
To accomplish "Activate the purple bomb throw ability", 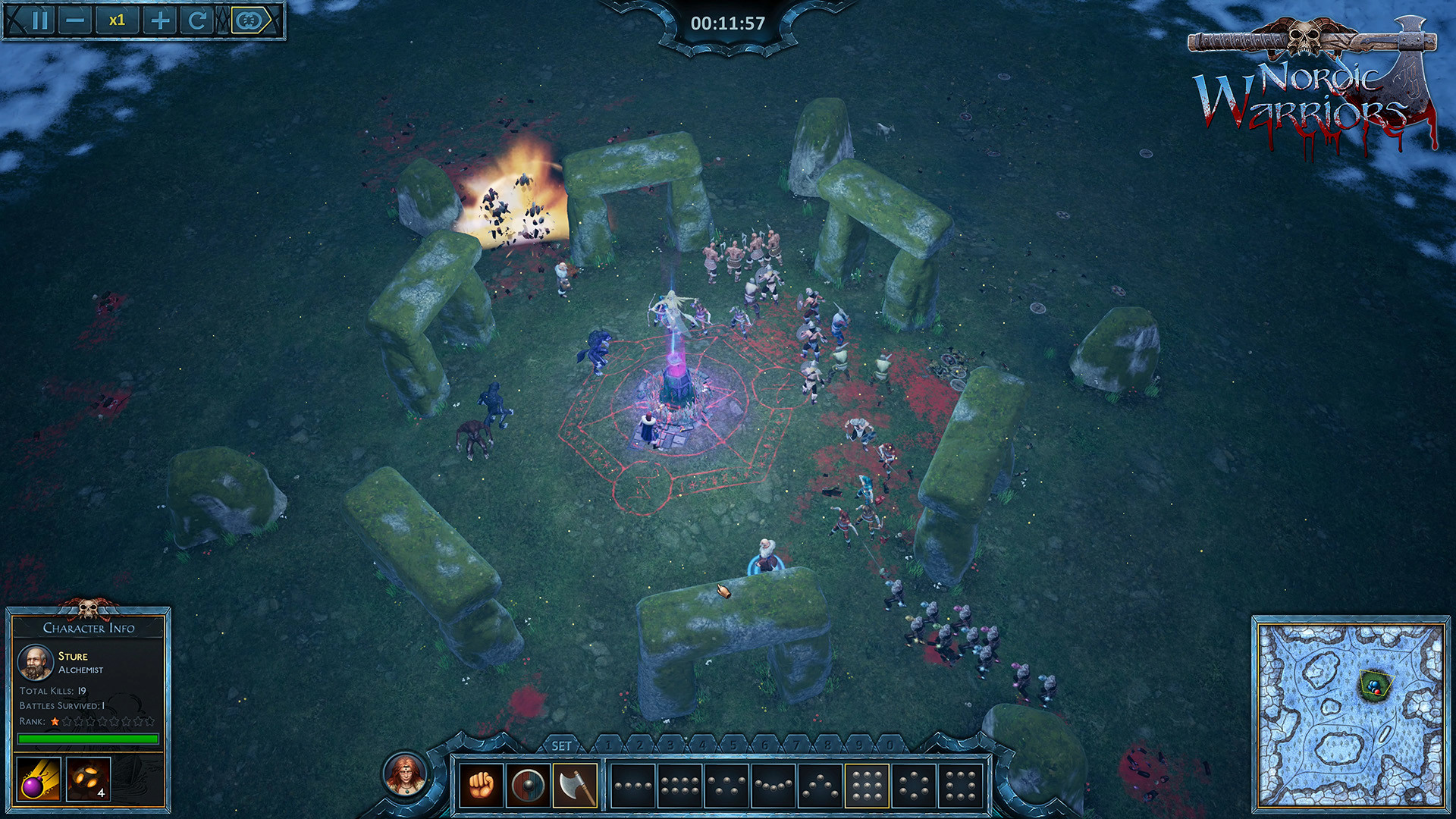I will [38, 779].
